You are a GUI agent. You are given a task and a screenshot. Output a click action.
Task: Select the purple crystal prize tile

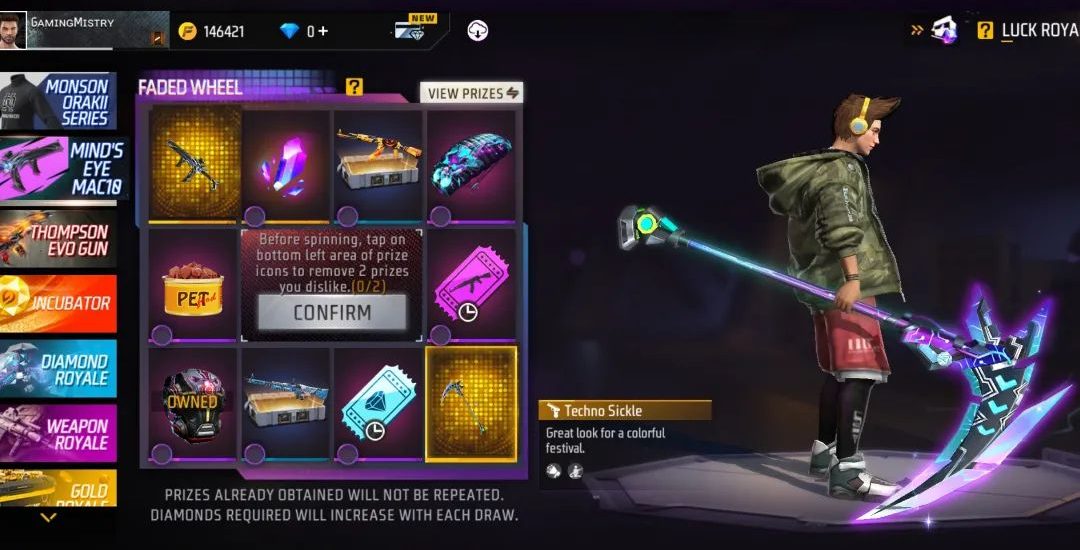point(286,162)
